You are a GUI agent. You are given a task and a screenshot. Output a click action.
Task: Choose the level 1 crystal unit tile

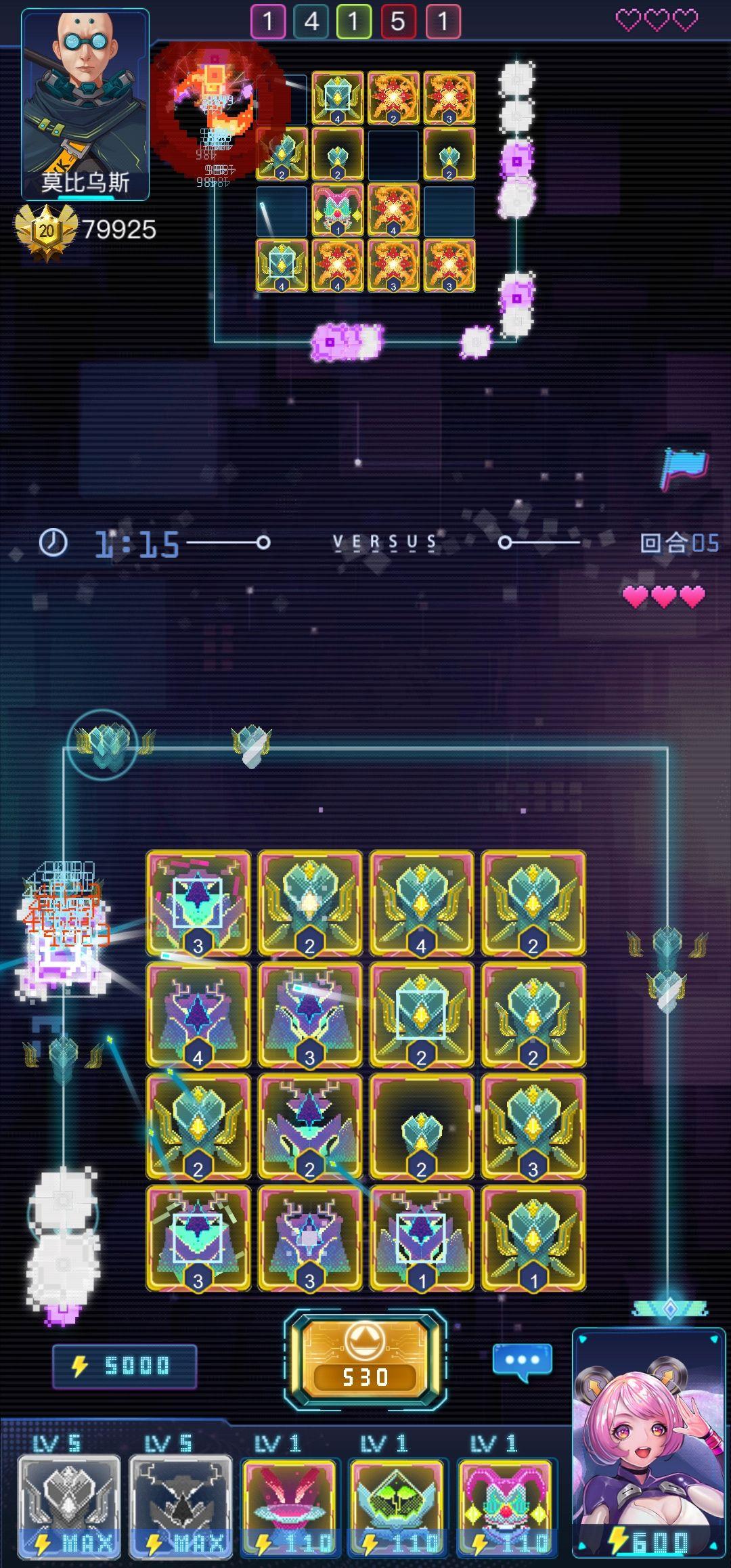coord(533,1238)
